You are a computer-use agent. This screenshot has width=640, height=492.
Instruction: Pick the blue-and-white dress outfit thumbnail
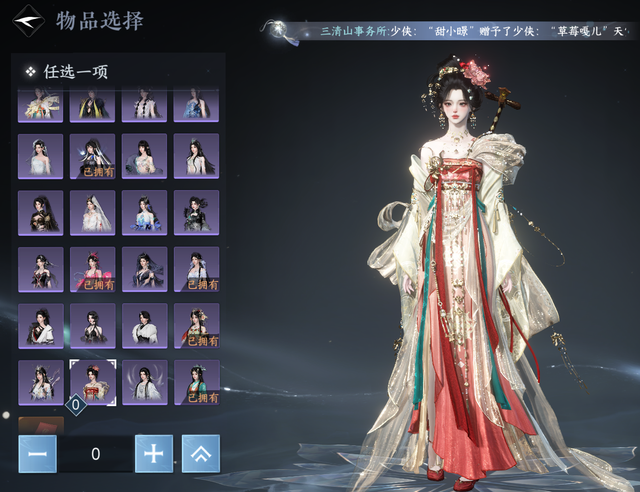tap(144, 212)
